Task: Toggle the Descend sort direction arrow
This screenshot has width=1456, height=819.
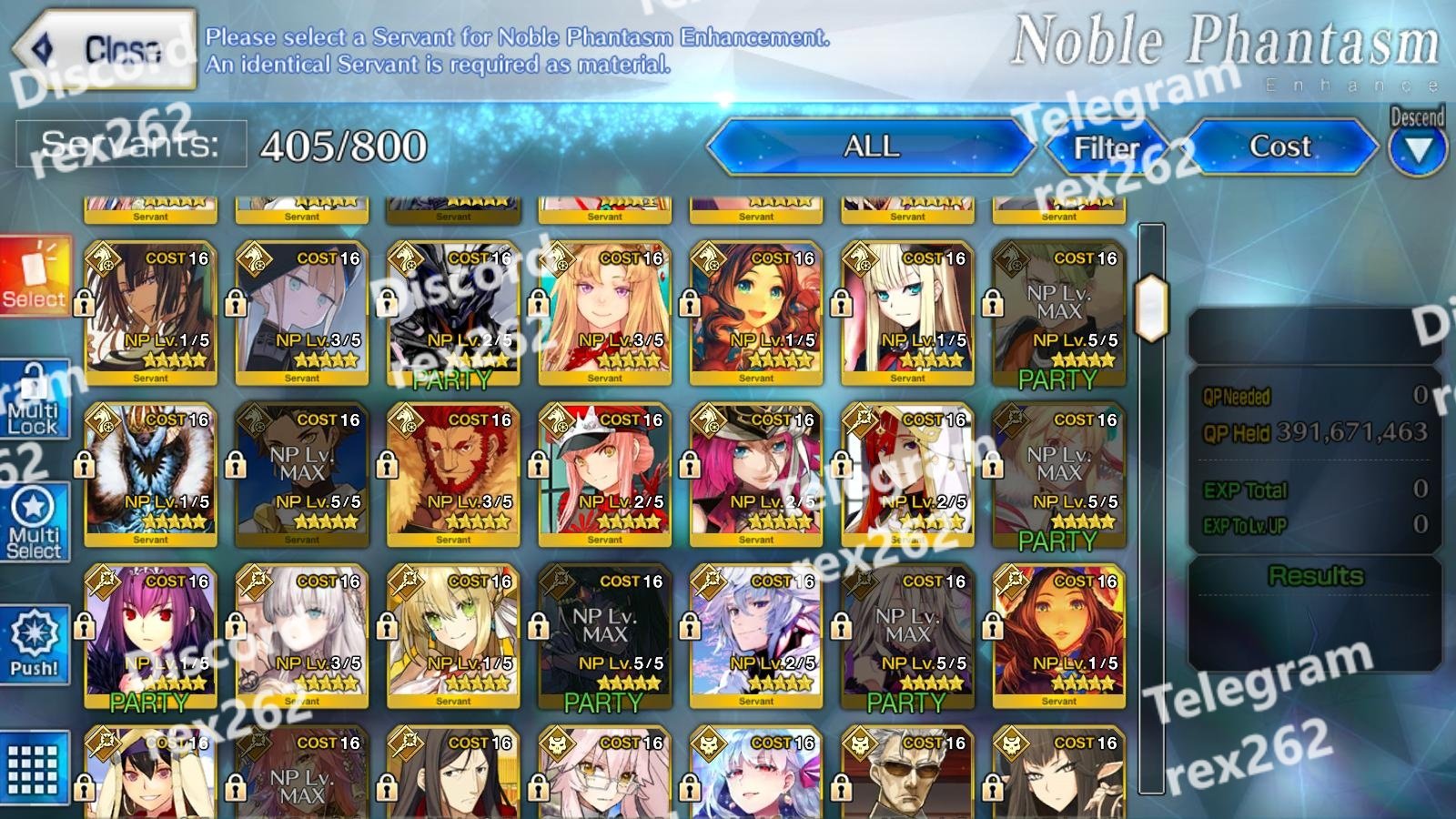Action: pyautogui.click(x=1417, y=150)
